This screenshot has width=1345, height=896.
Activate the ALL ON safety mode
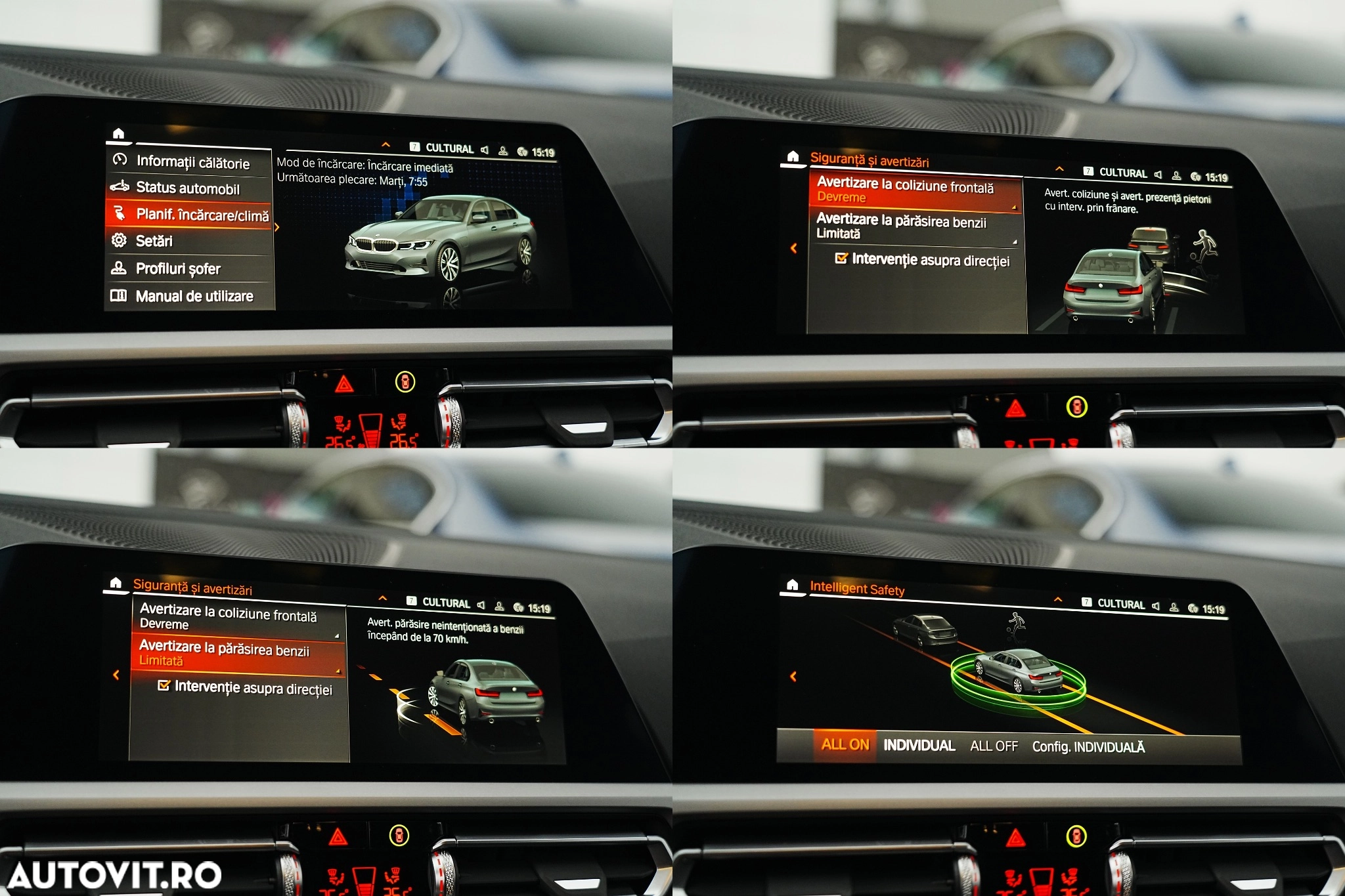pos(845,744)
